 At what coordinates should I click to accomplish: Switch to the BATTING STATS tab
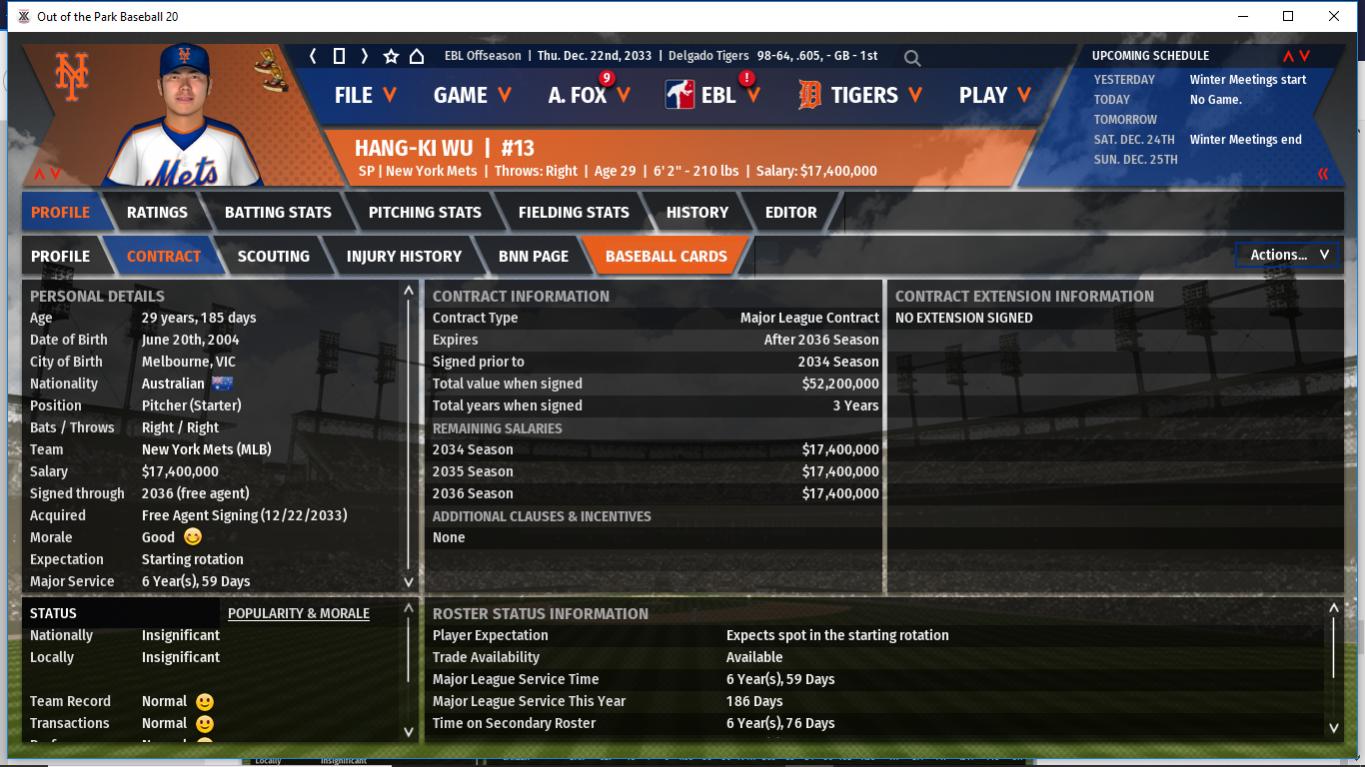(278, 212)
